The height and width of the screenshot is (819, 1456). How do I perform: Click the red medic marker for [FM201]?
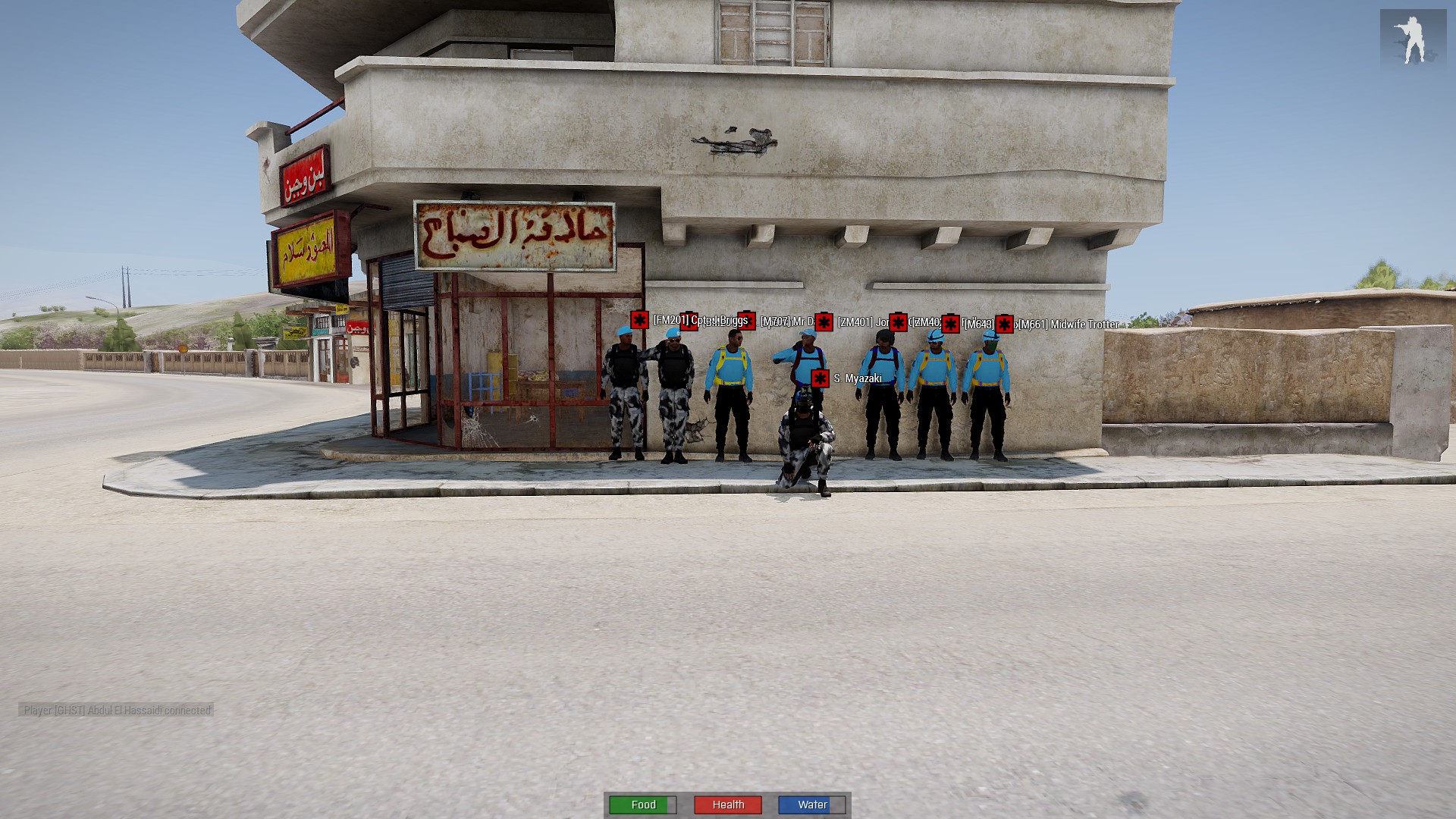639,320
